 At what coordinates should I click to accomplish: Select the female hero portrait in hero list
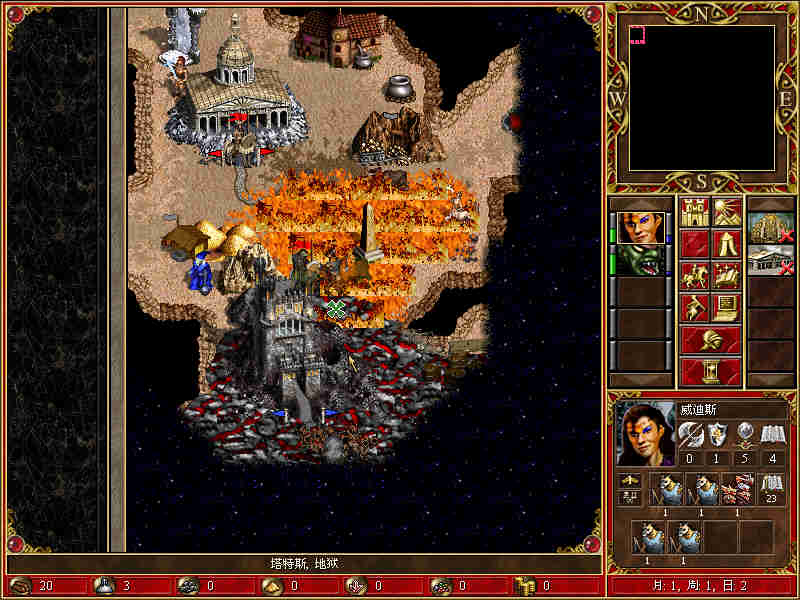[640, 227]
